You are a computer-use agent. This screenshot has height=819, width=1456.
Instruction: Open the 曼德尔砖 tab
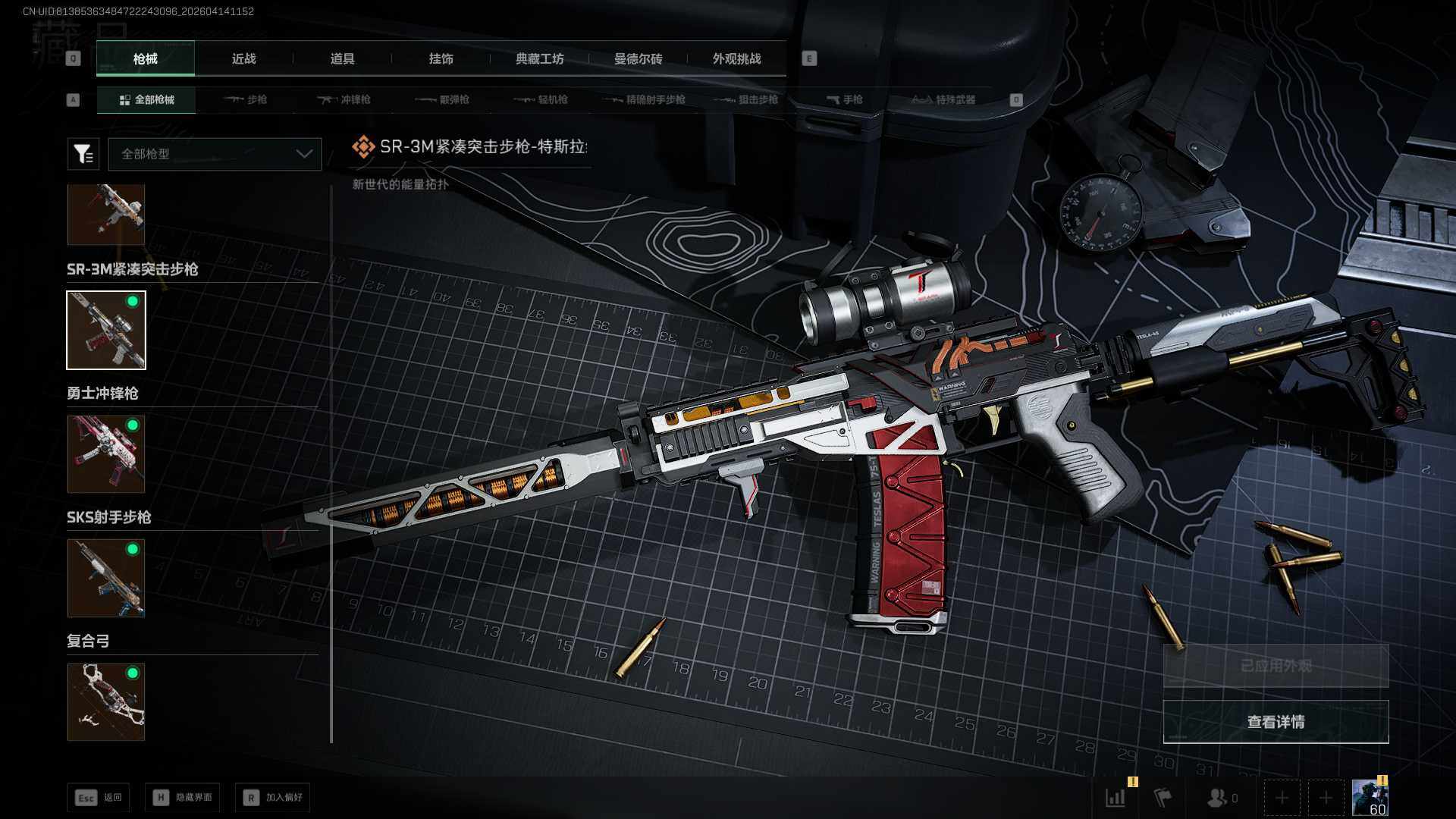638,59
